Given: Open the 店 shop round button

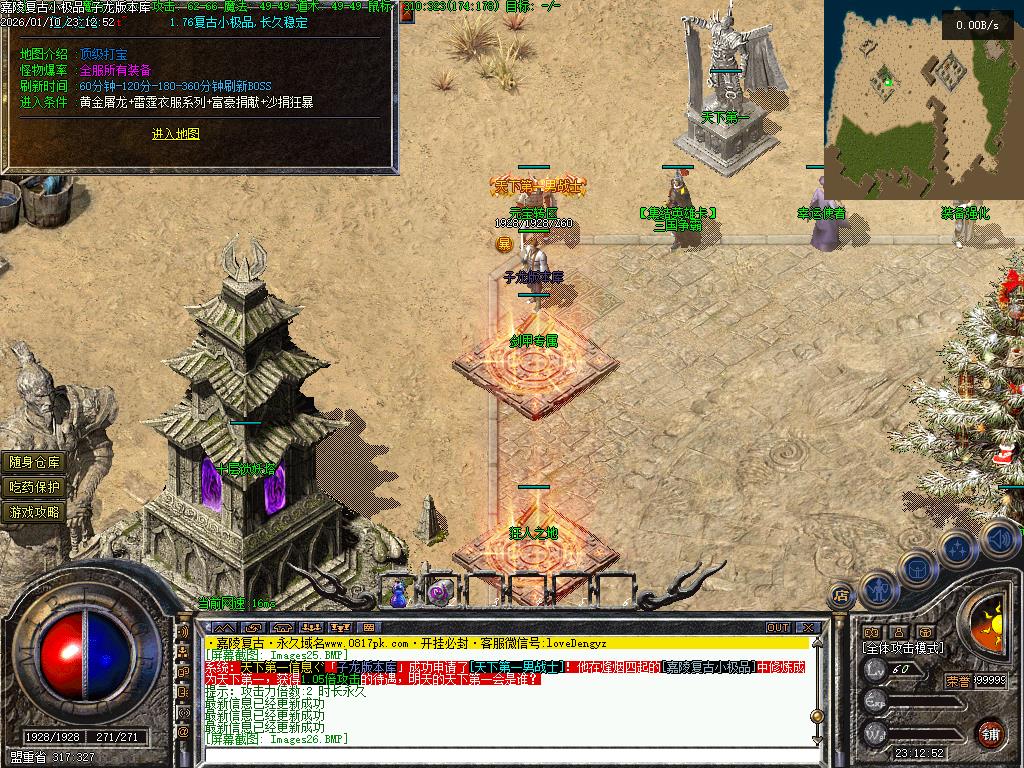Looking at the screenshot, I should 842,596.
